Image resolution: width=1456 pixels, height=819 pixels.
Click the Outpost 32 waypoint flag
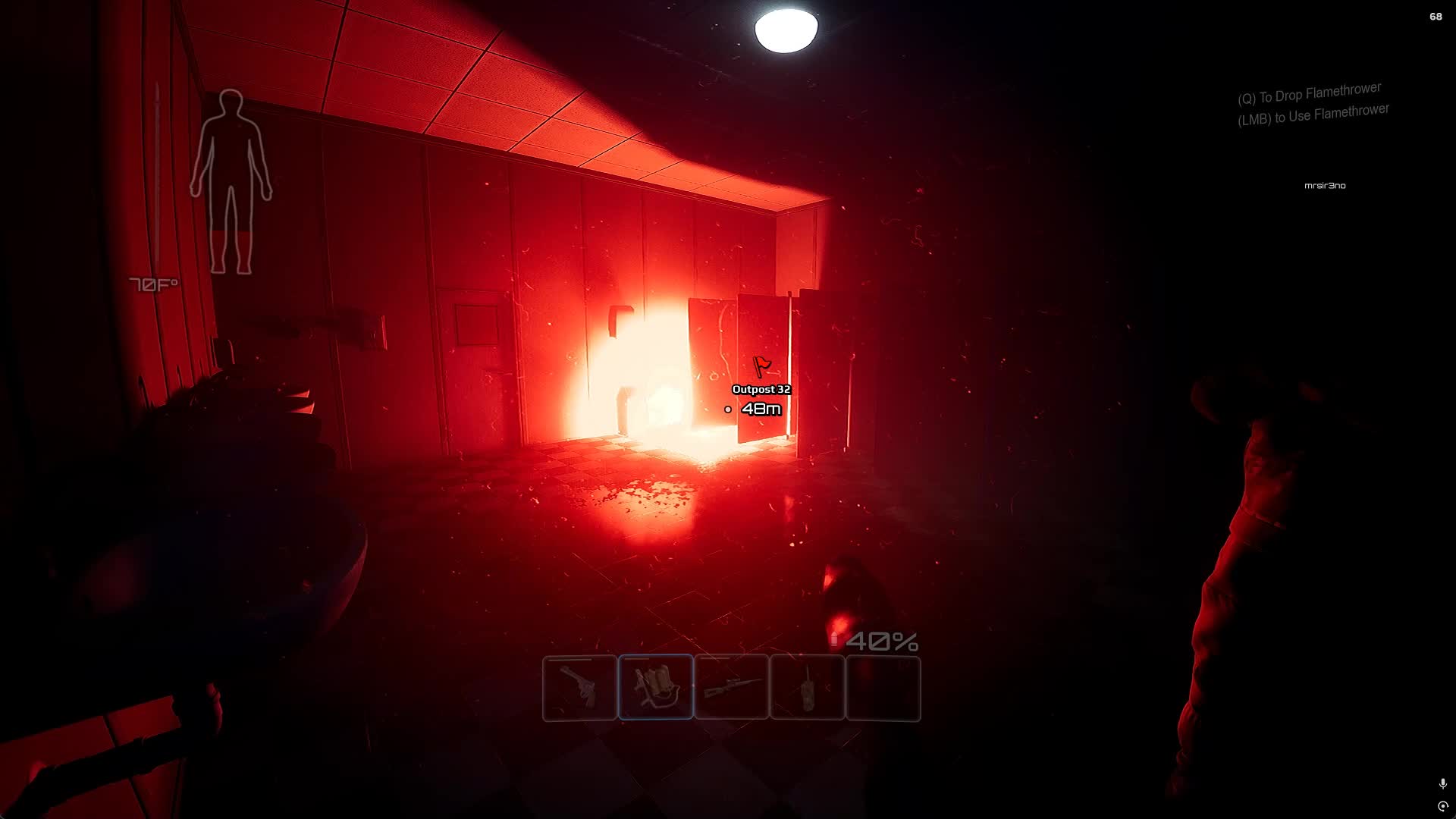pos(761,367)
